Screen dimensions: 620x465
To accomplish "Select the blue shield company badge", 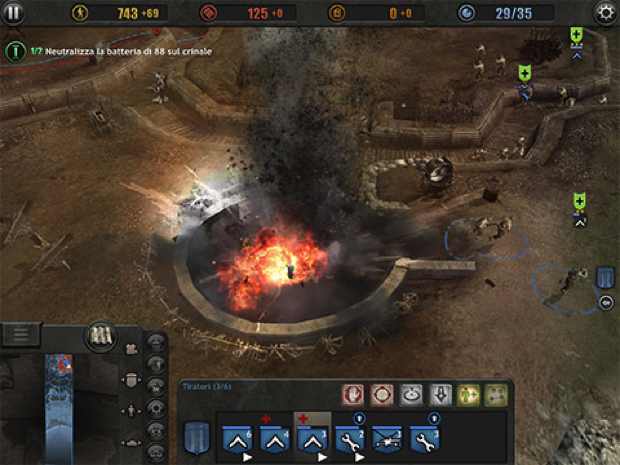I will [x=196, y=435].
